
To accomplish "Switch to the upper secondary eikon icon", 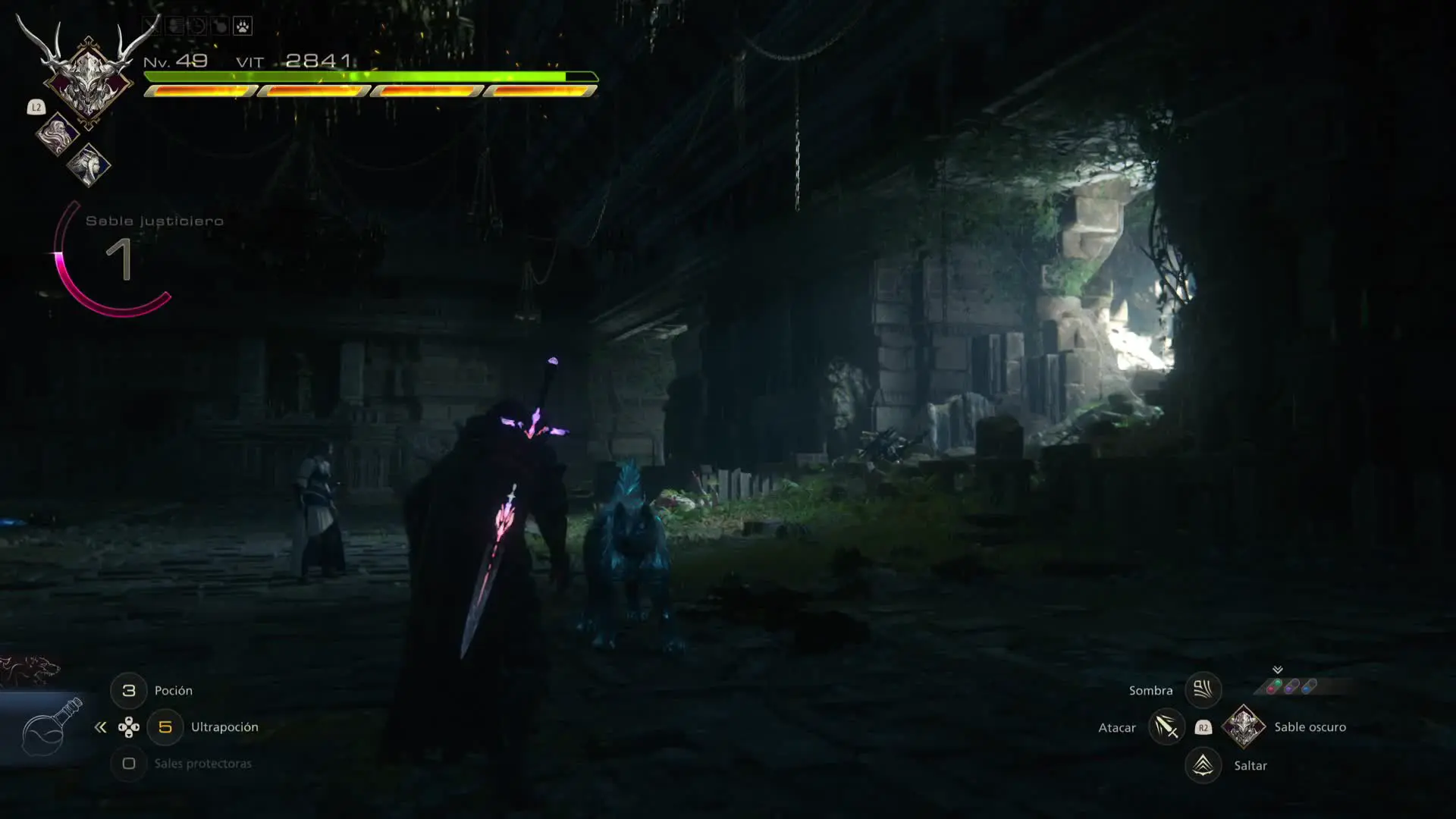I will pyautogui.click(x=58, y=134).
